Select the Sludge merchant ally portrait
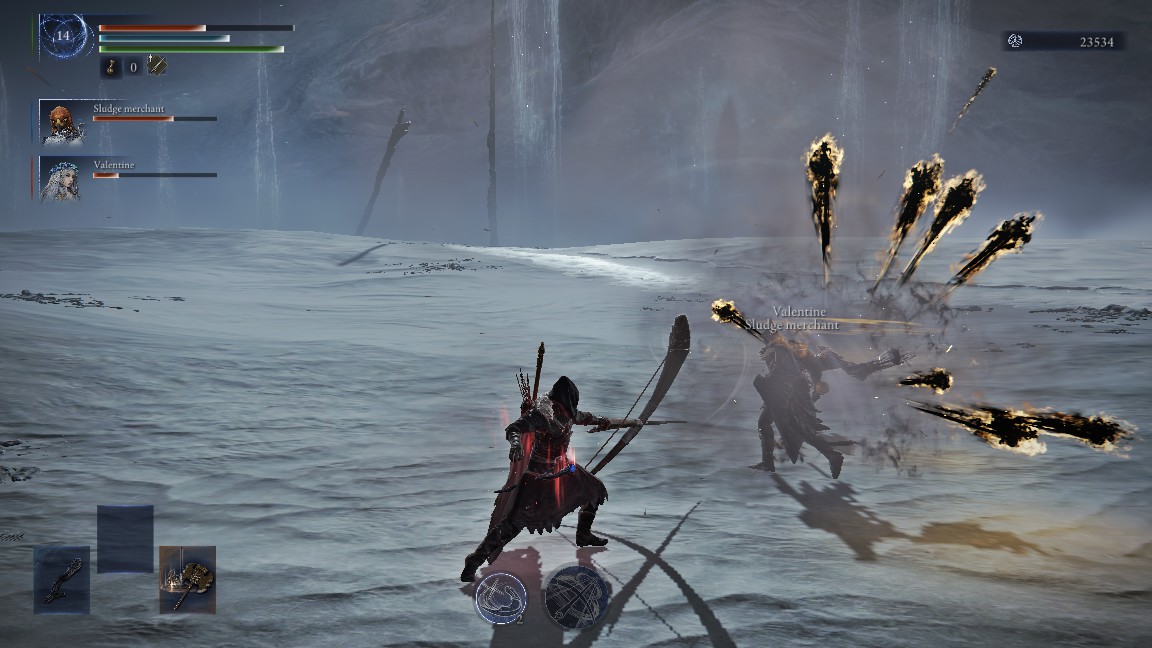The image size is (1152, 648). click(x=61, y=123)
